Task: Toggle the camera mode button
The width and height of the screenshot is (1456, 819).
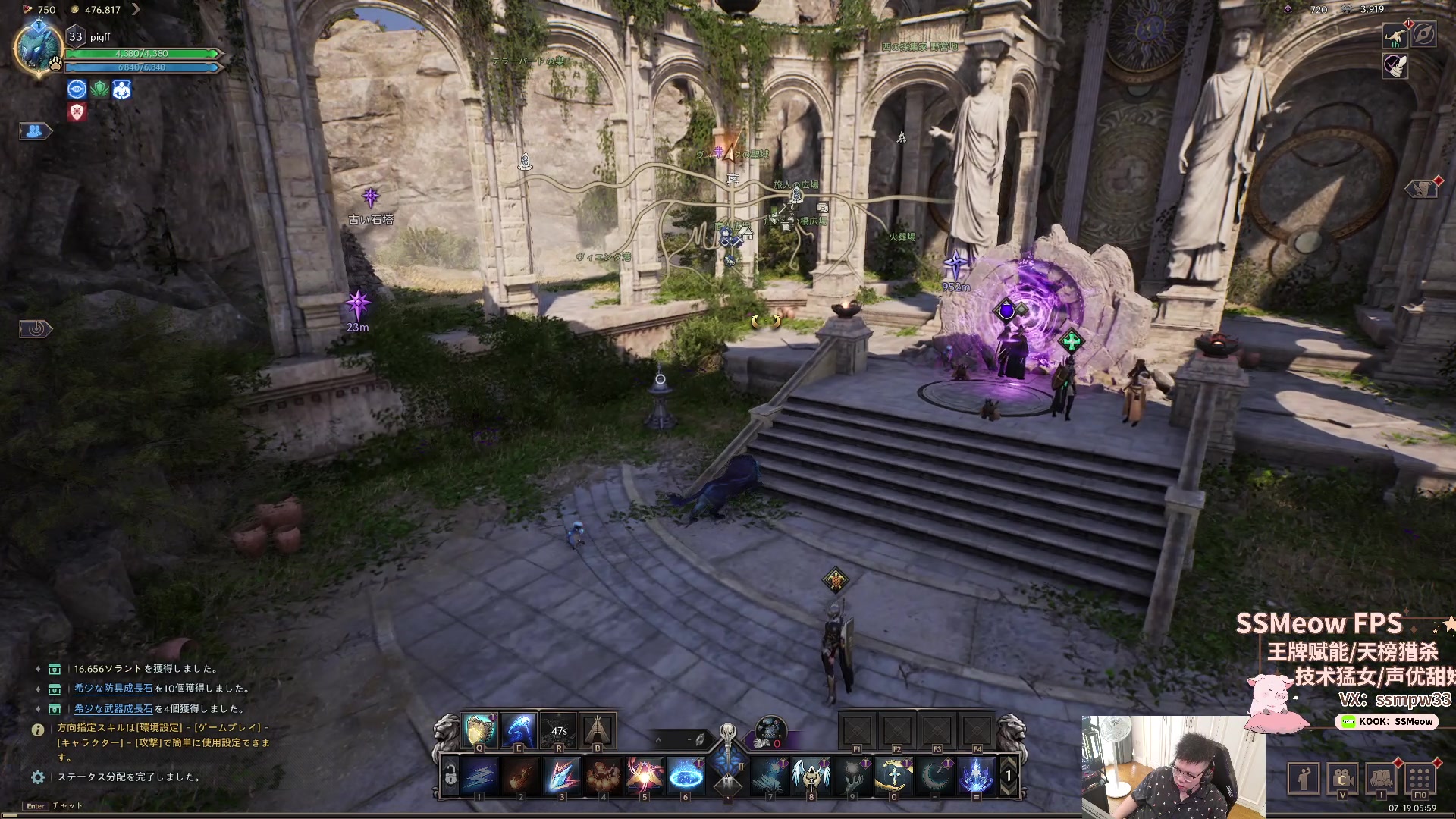Action: (x=1342, y=777)
